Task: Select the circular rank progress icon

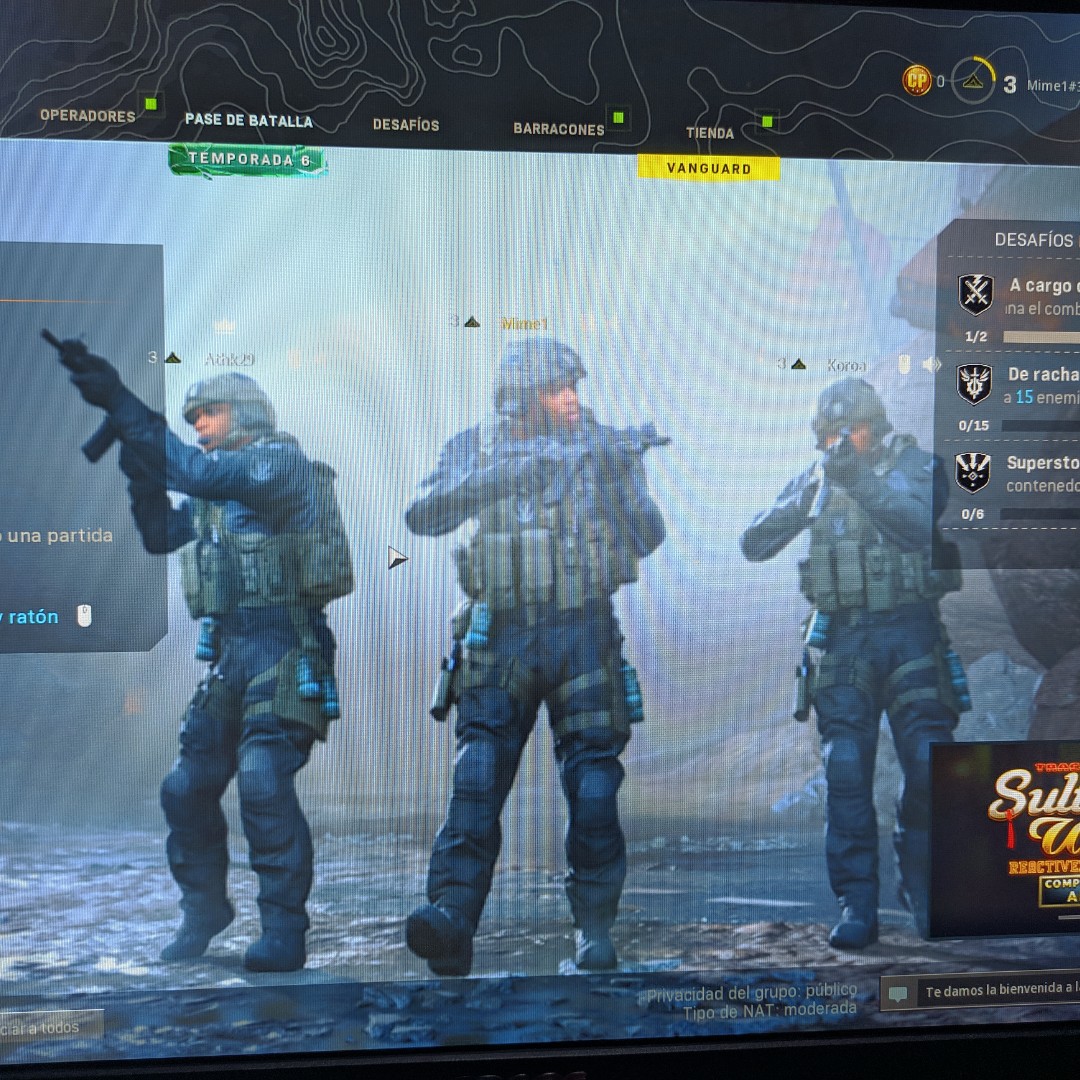Action: [972, 82]
